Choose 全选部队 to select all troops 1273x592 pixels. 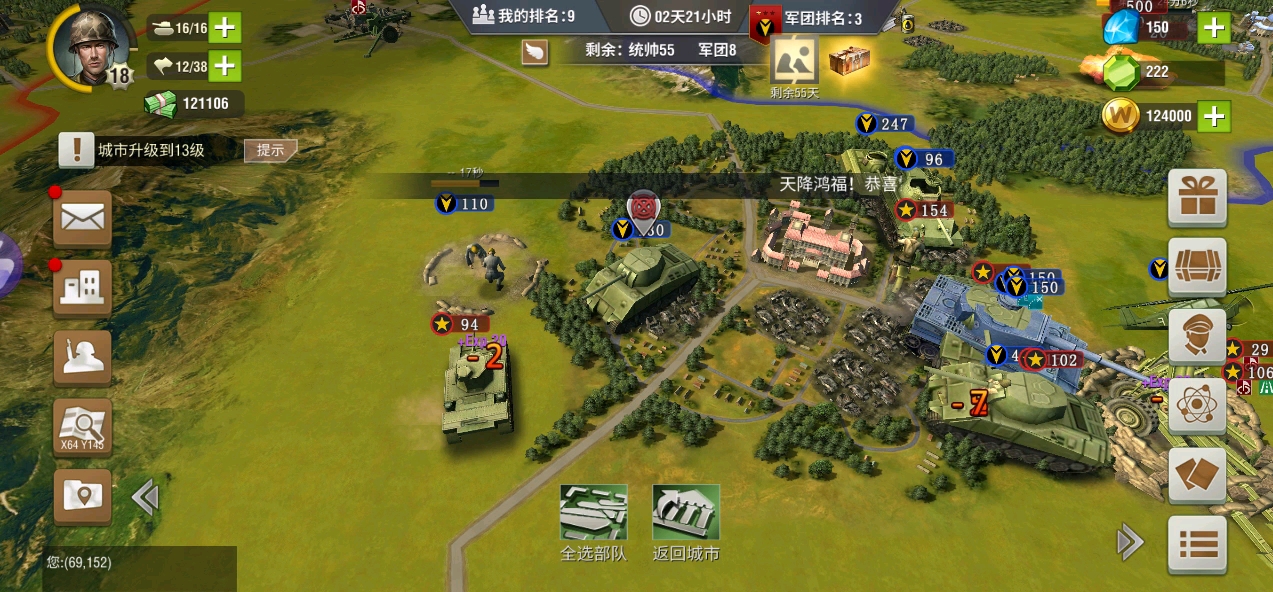click(x=593, y=521)
